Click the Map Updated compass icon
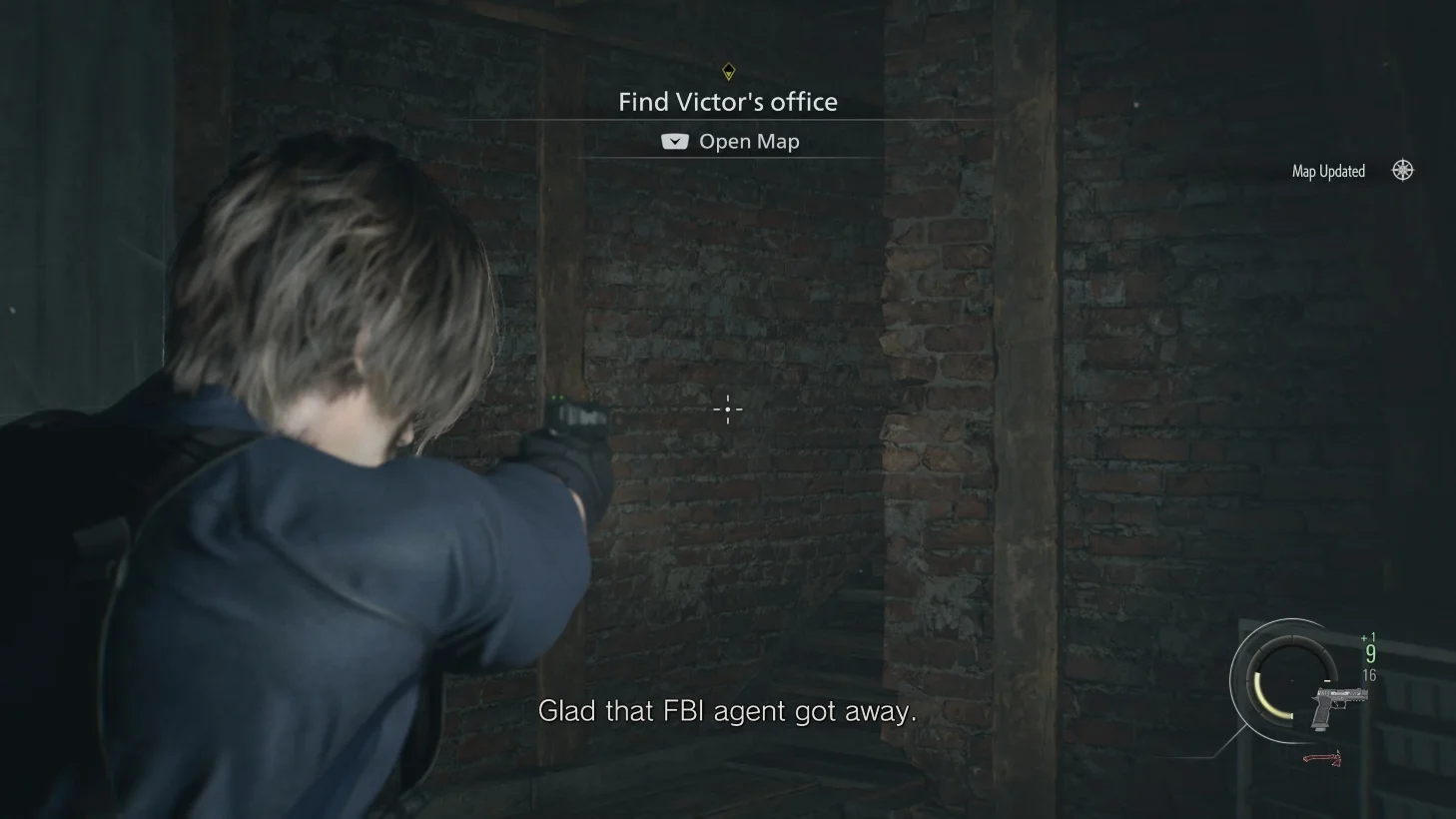The image size is (1456, 819). 1403,171
